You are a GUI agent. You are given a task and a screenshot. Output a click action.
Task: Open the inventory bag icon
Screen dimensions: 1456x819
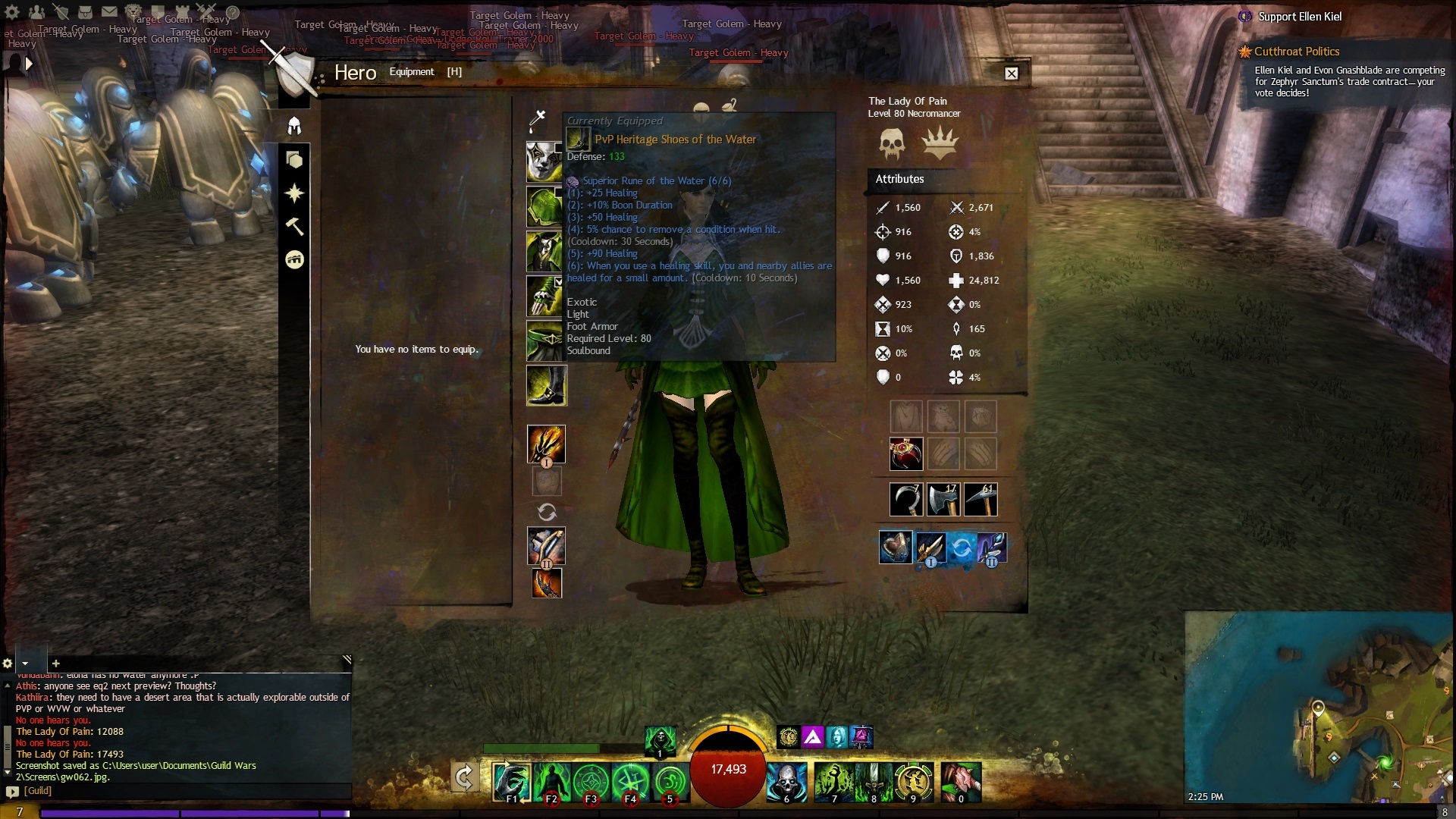coord(85,12)
